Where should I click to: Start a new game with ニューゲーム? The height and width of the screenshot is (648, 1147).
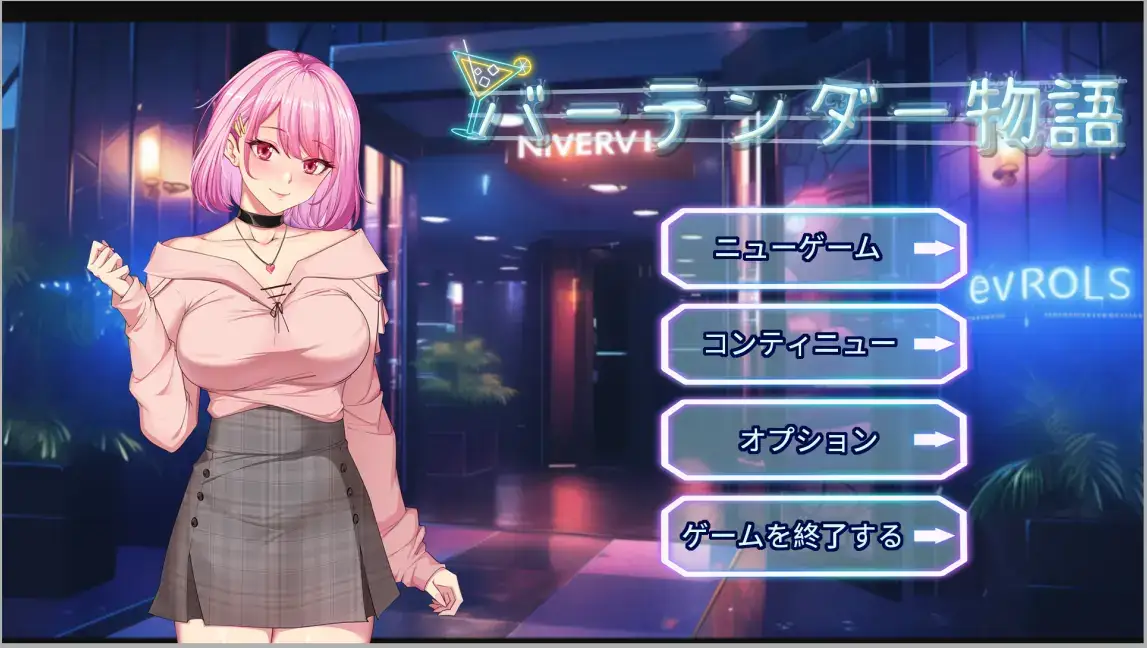813,249
